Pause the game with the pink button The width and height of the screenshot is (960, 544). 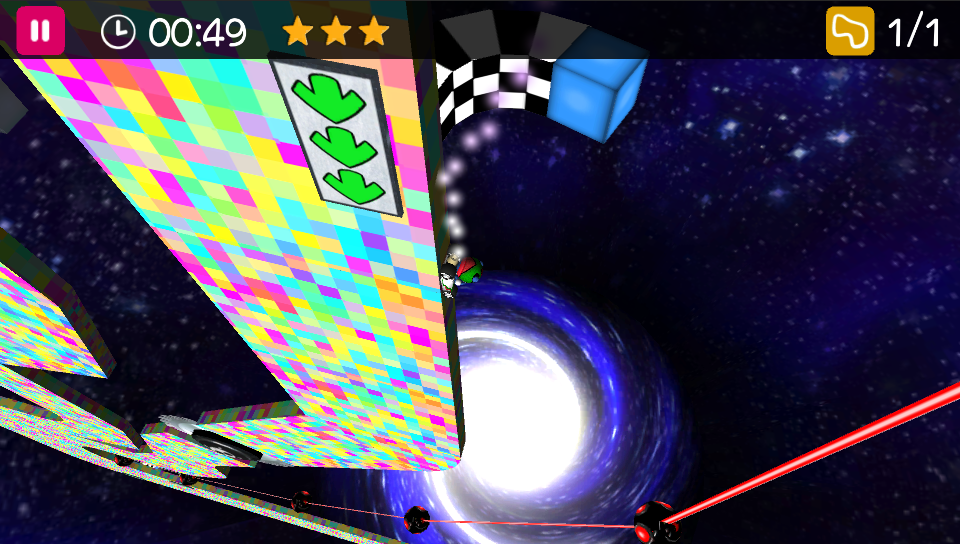click(x=40, y=31)
